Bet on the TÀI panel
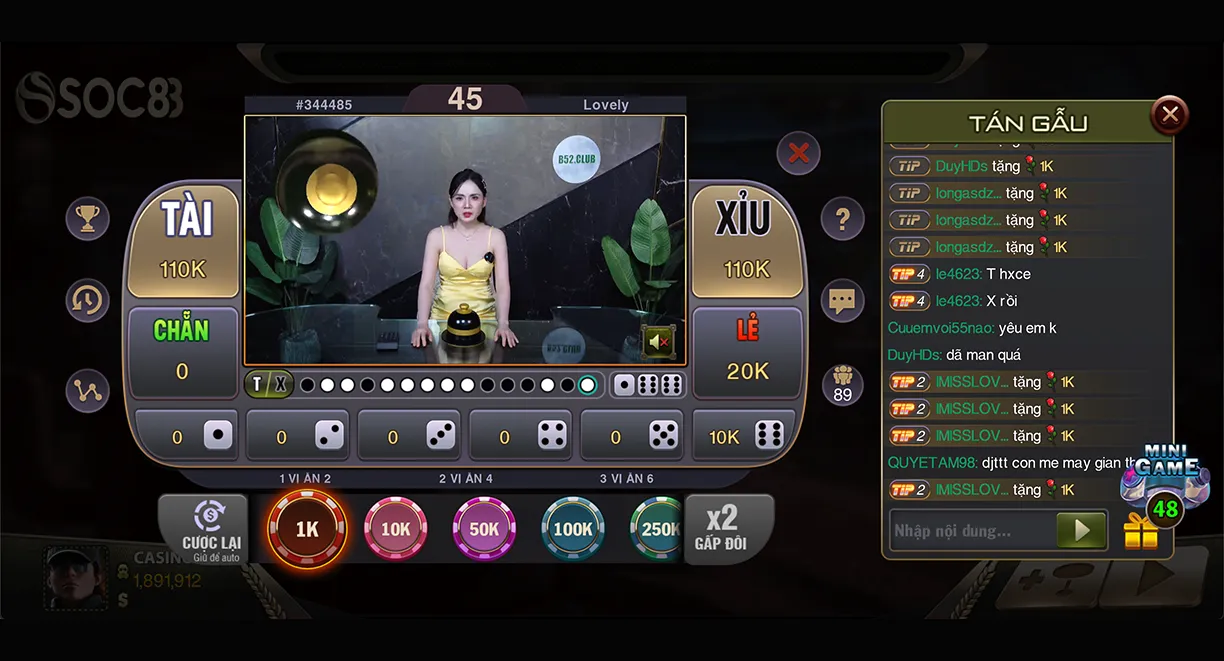 point(187,240)
